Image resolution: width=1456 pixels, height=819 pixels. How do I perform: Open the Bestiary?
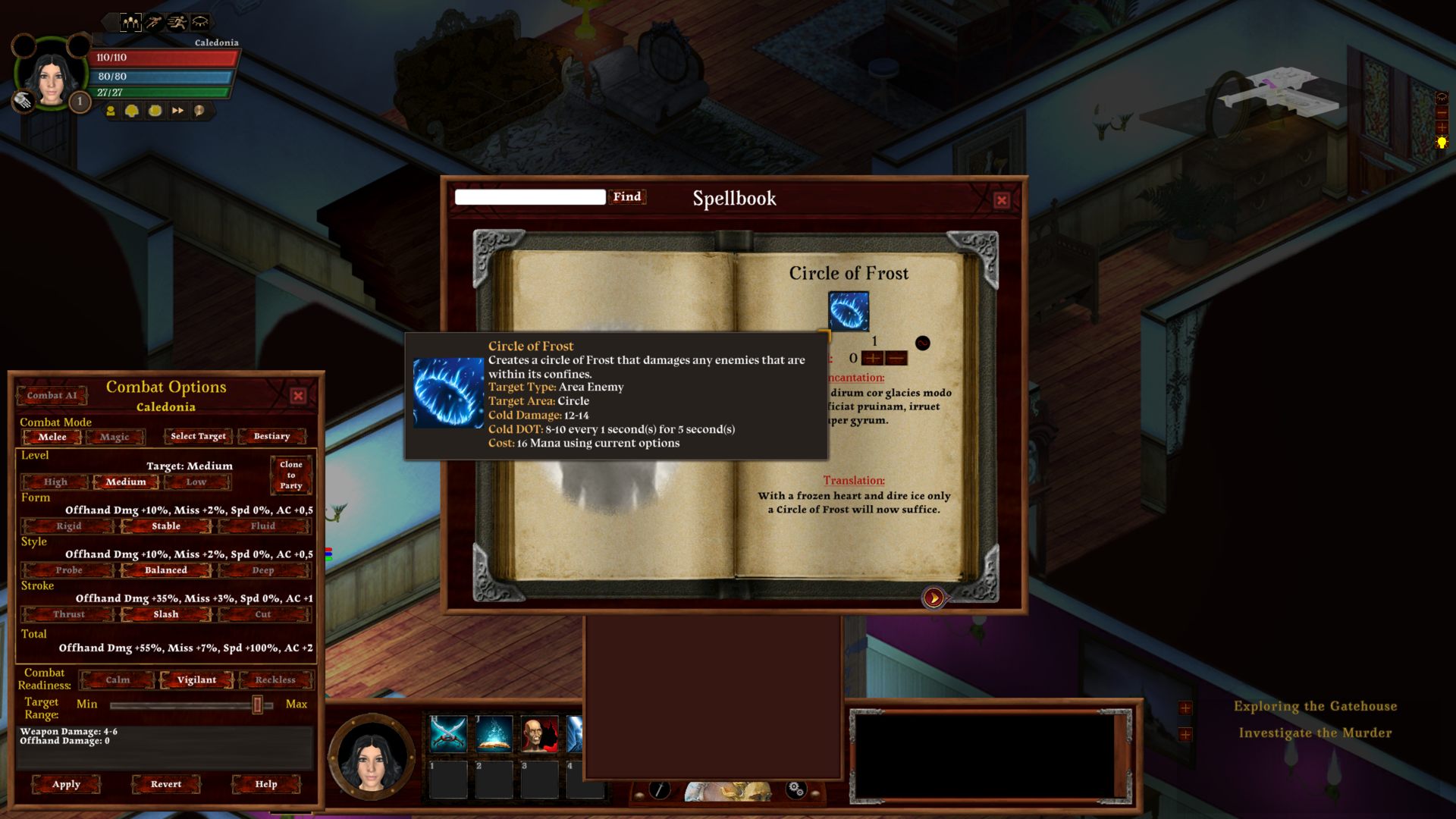click(271, 437)
